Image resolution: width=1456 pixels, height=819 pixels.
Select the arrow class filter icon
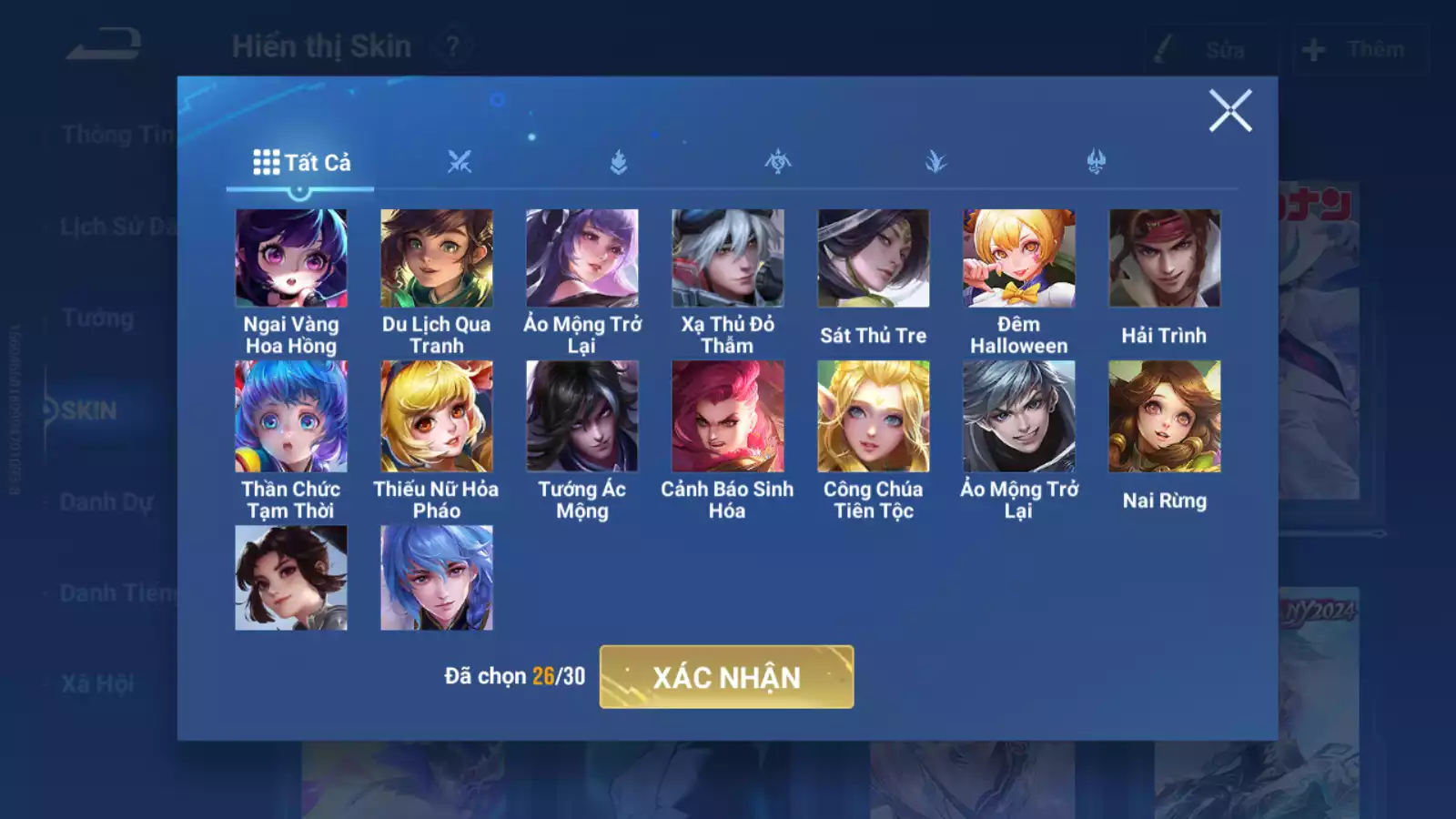pos(936,159)
